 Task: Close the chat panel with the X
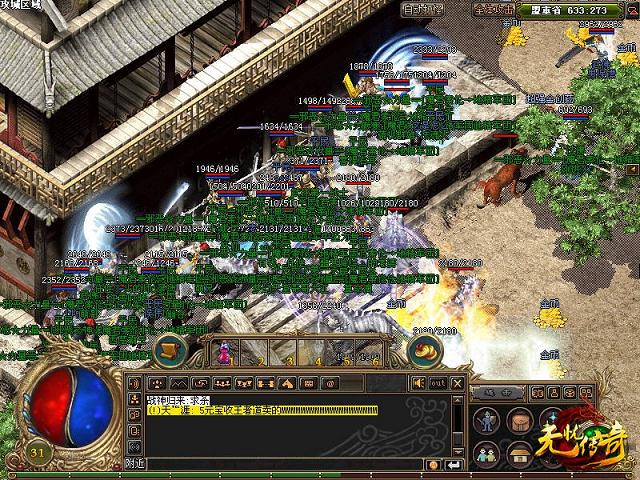(455, 382)
